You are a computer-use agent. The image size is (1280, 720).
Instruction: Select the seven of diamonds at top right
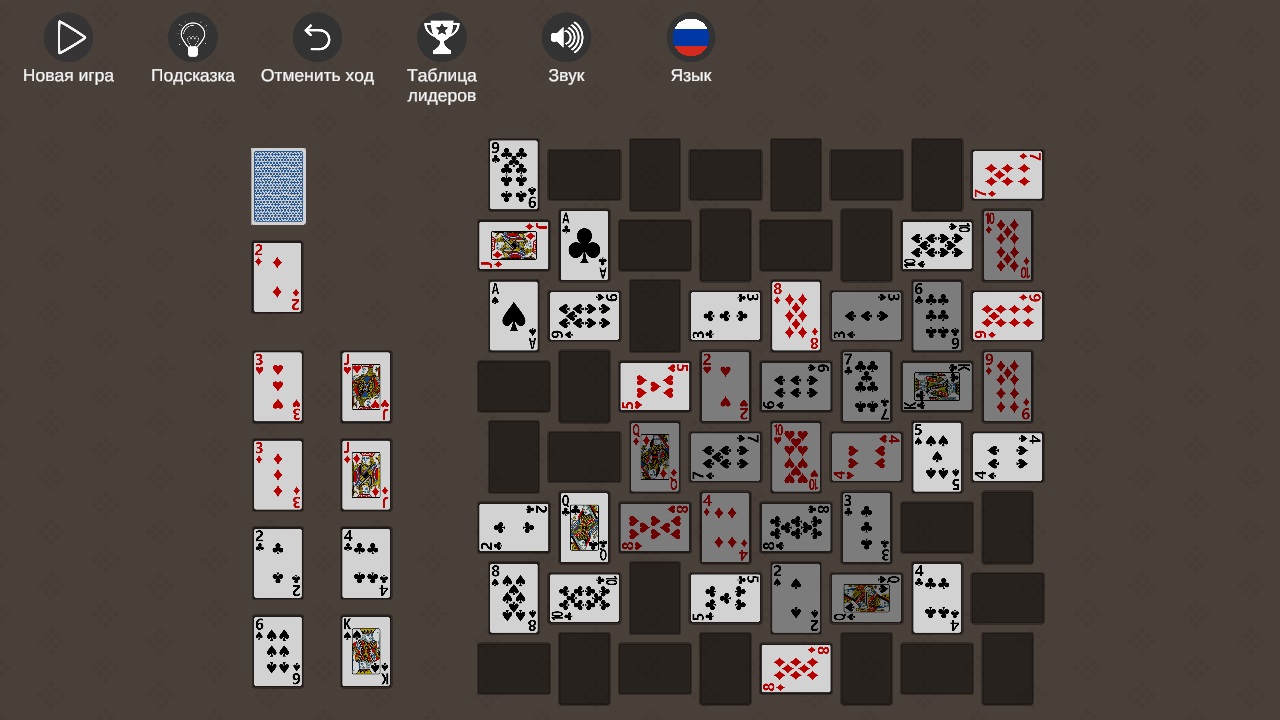1007,173
